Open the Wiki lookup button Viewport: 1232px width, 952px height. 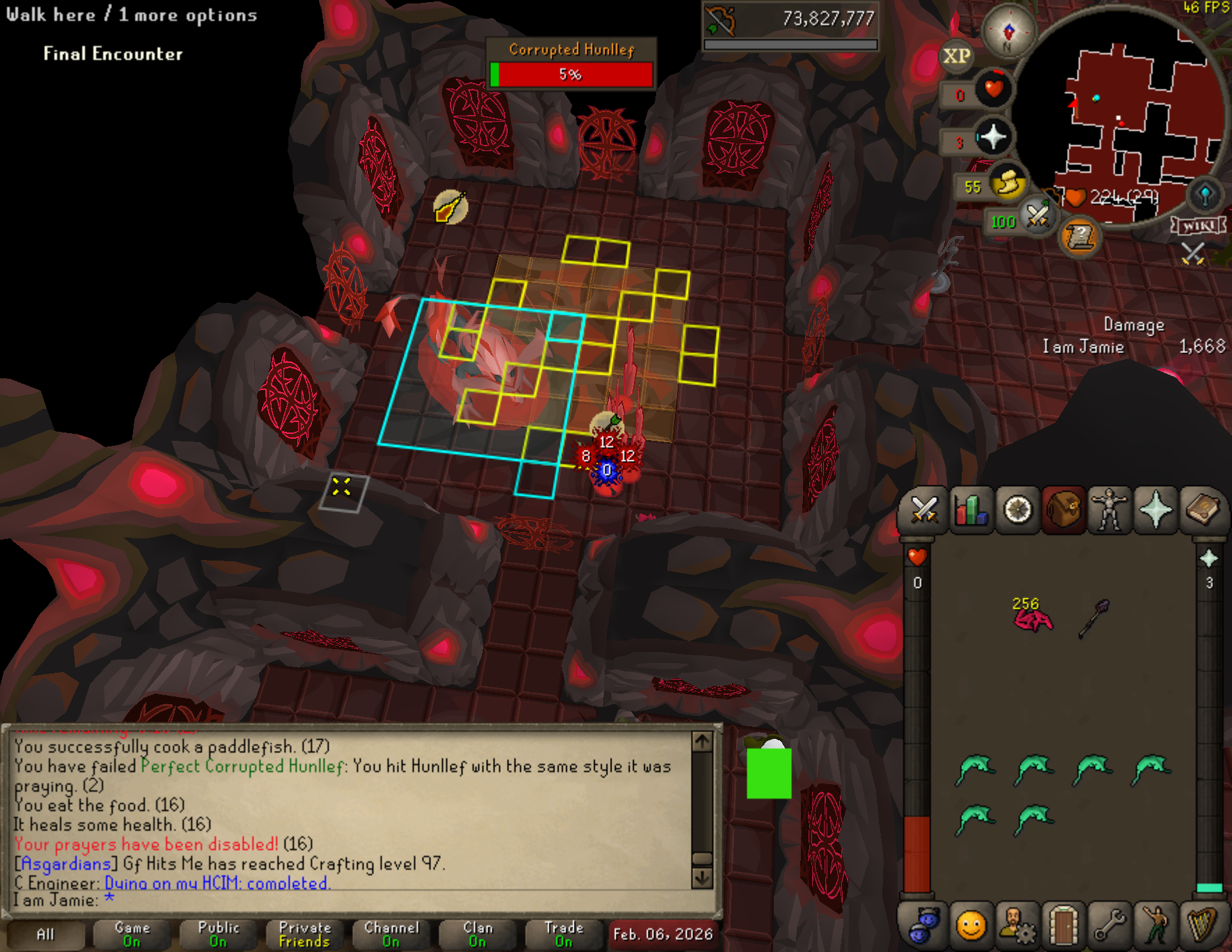tap(1199, 226)
